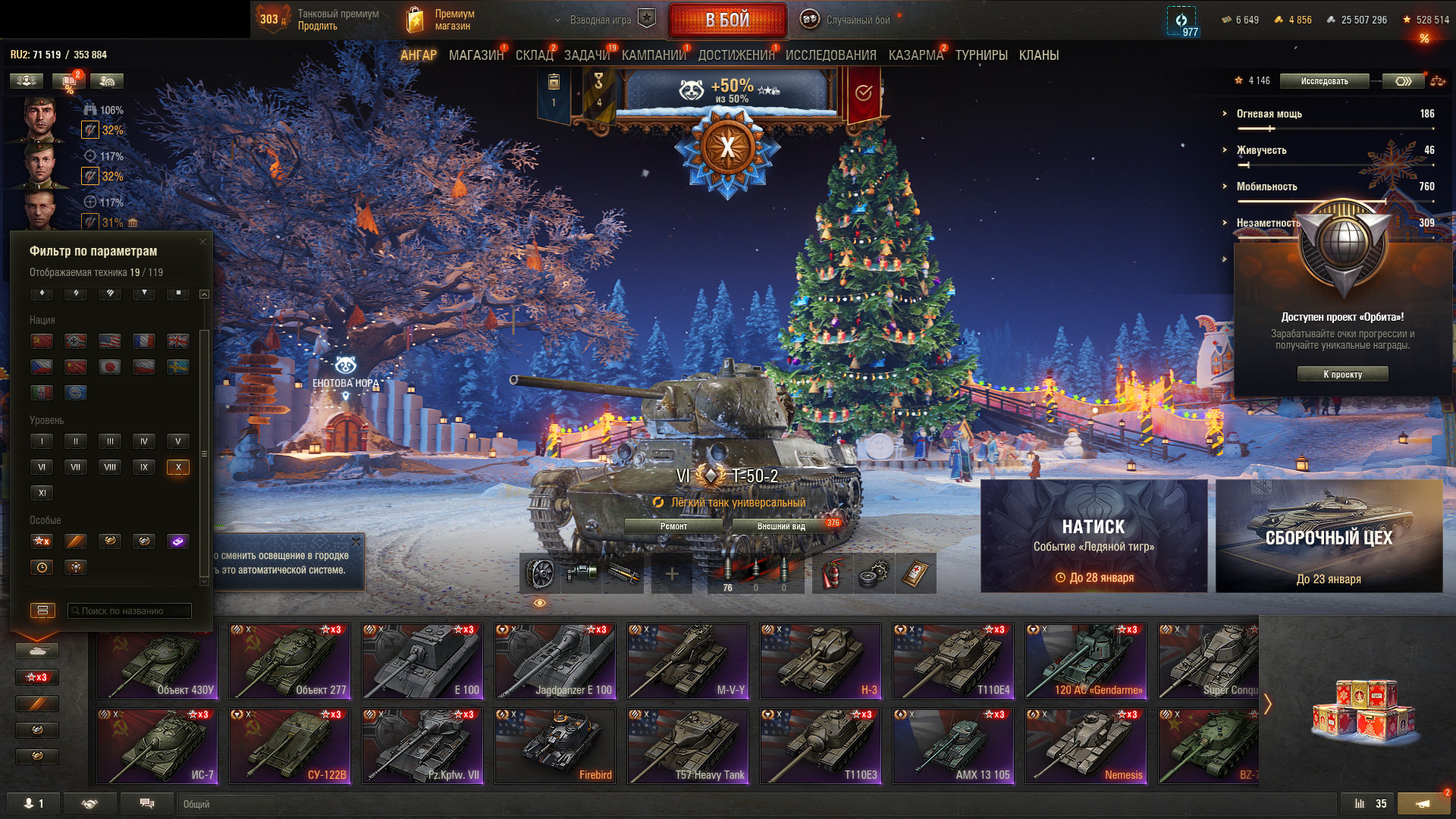1456x819 pixels.
Task: Toggle the tier VIII level filter
Action: pyautogui.click(x=110, y=467)
